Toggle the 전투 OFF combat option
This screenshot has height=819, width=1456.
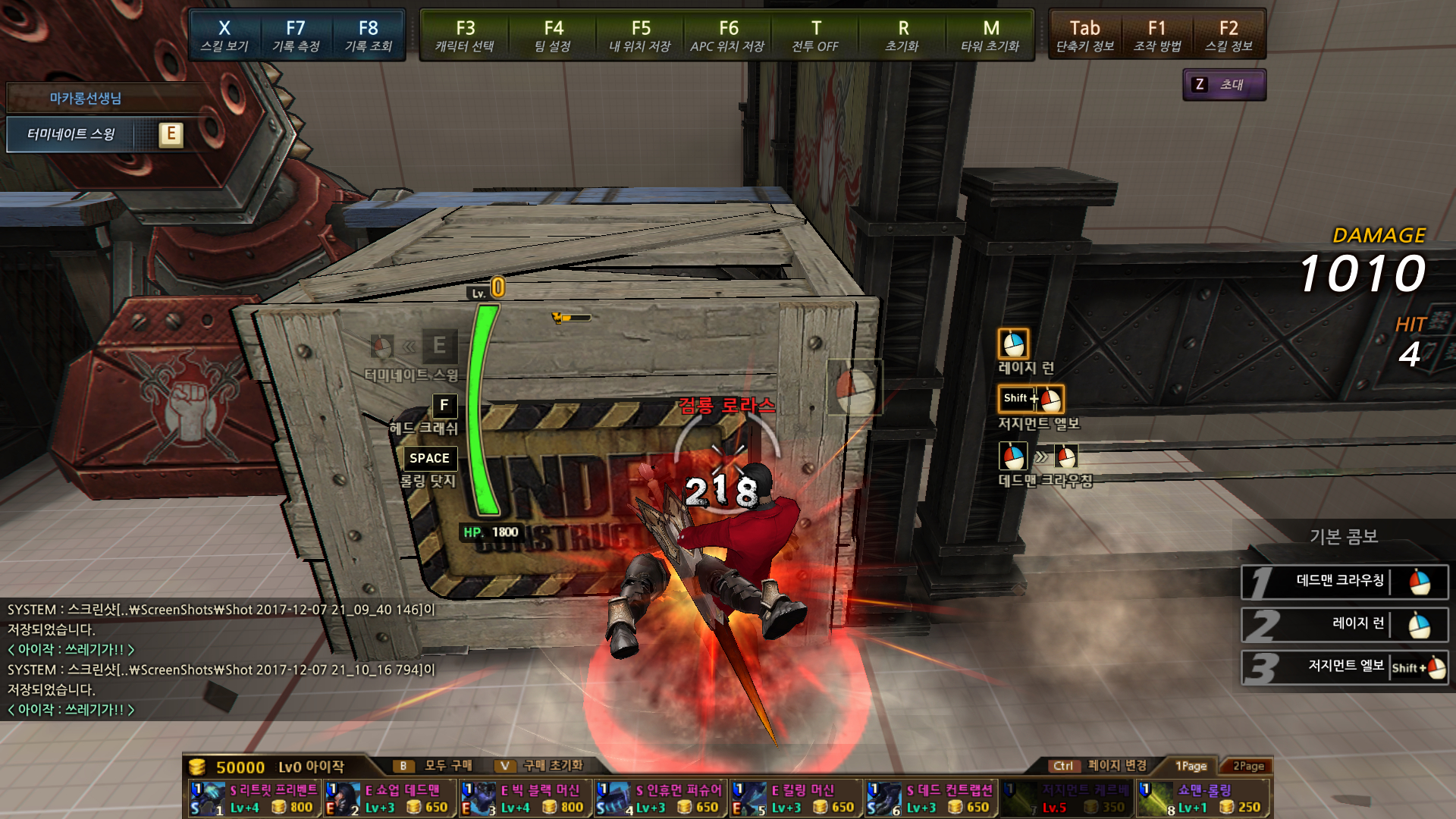pyautogui.click(x=815, y=36)
